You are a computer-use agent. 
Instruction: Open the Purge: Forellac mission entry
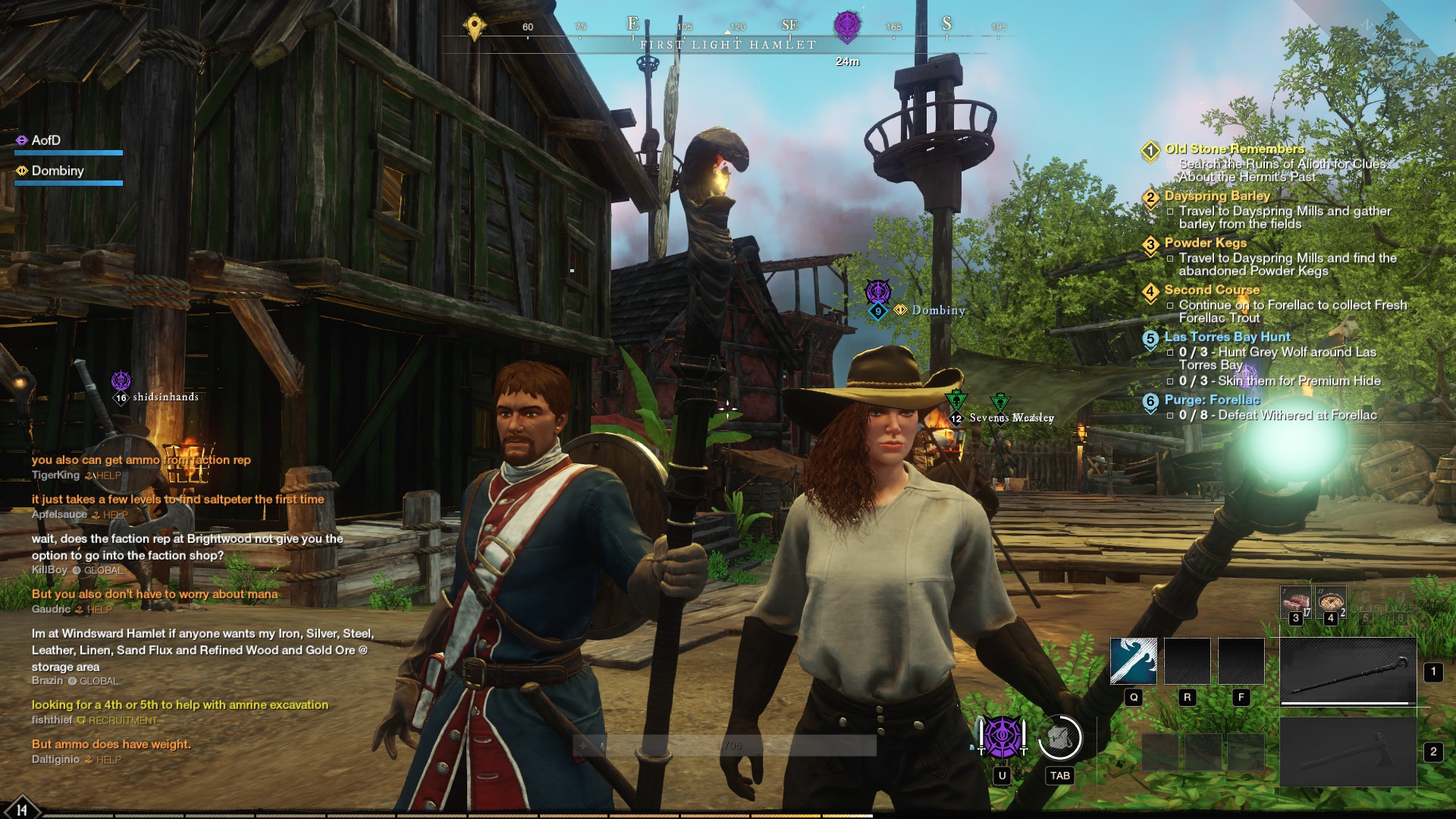coord(1211,400)
